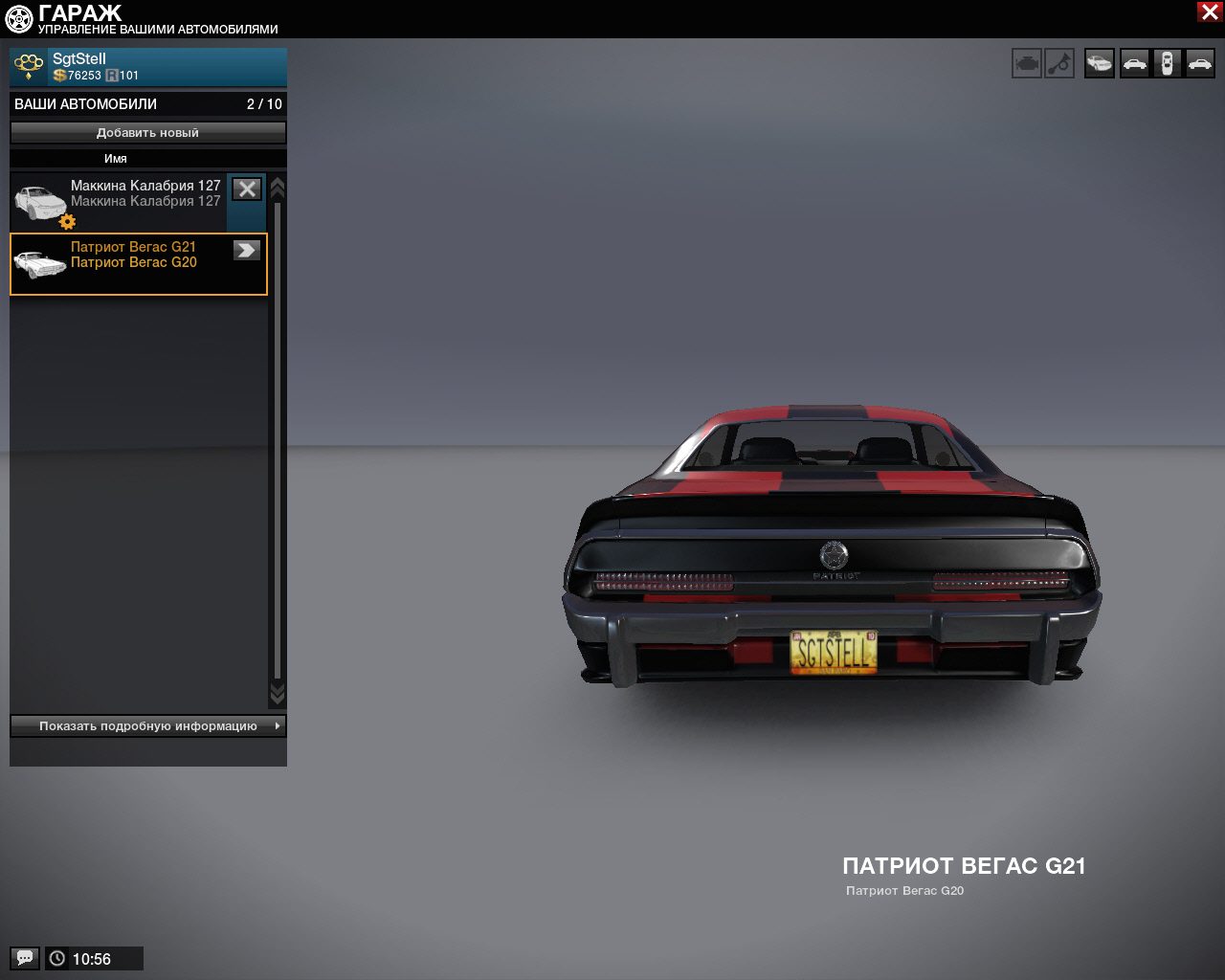The height and width of the screenshot is (980, 1225).
Task: Click the "Добавить новый" add vehicle button
Action: tap(147, 133)
